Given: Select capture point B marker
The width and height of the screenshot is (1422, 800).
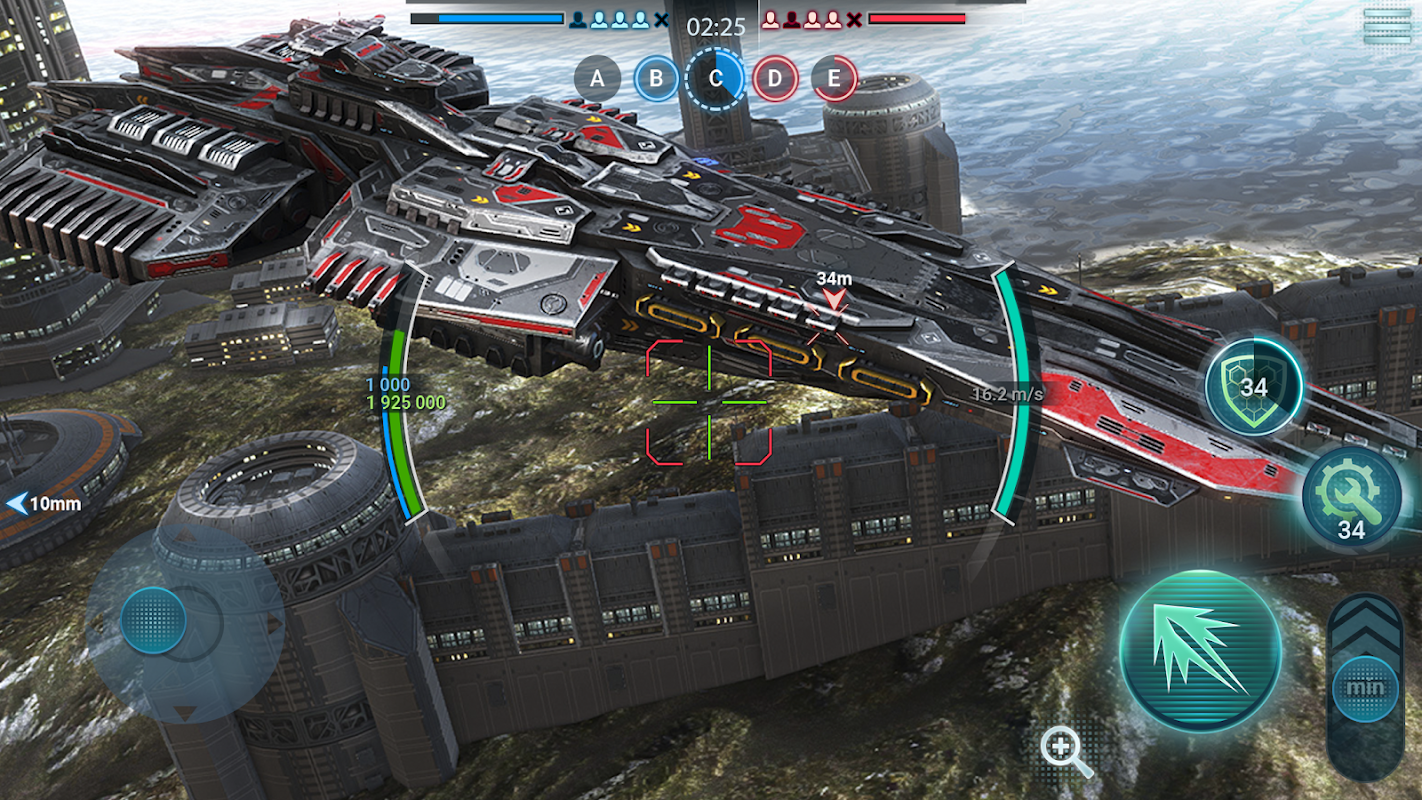Looking at the screenshot, I should 656,78.
